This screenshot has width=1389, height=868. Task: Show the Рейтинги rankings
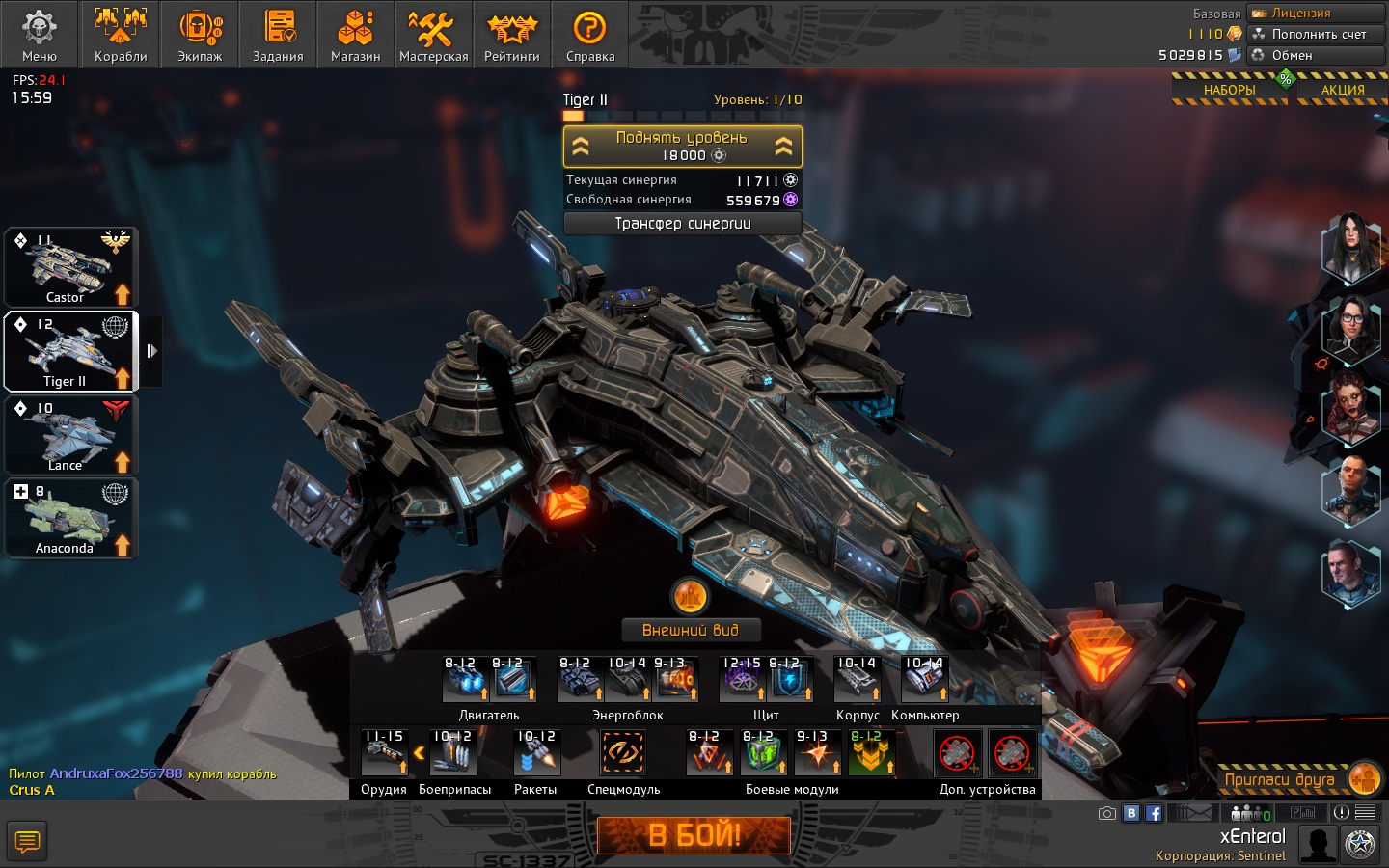click(x=511, y=35)
